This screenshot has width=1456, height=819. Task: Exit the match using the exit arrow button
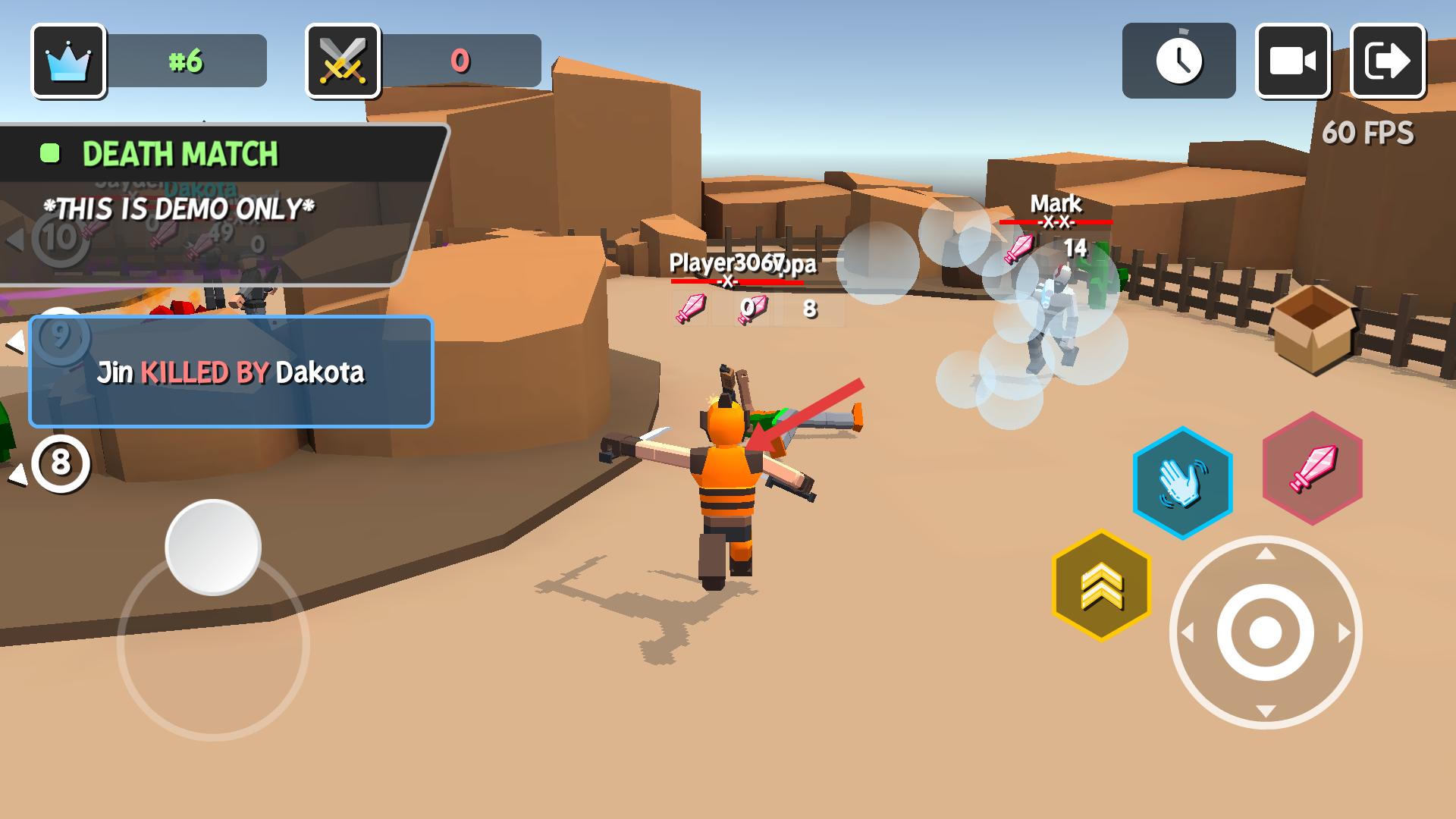(1388, 61)
